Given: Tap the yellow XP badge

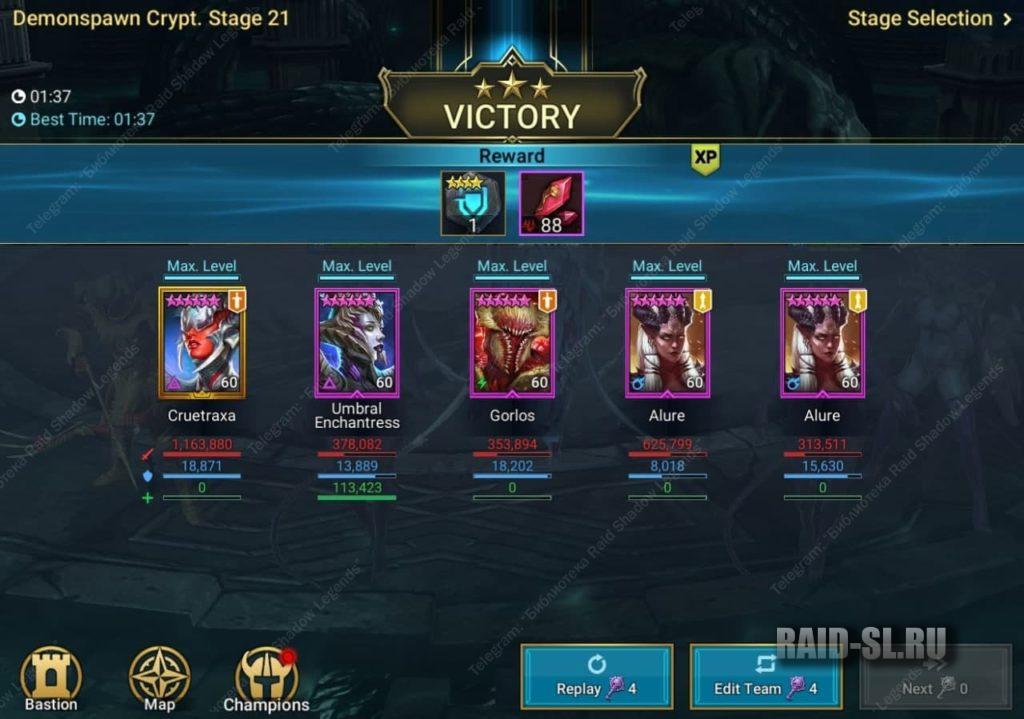Looking at the screenshot, I should (x=706, y=158).
